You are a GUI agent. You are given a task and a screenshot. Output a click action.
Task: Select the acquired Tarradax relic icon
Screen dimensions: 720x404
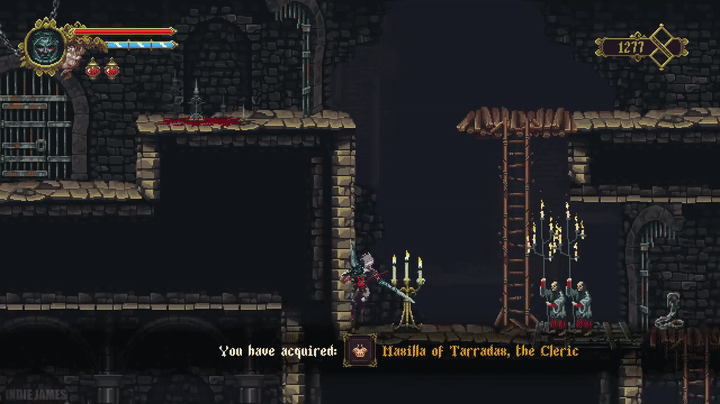(x=359, y=351)
